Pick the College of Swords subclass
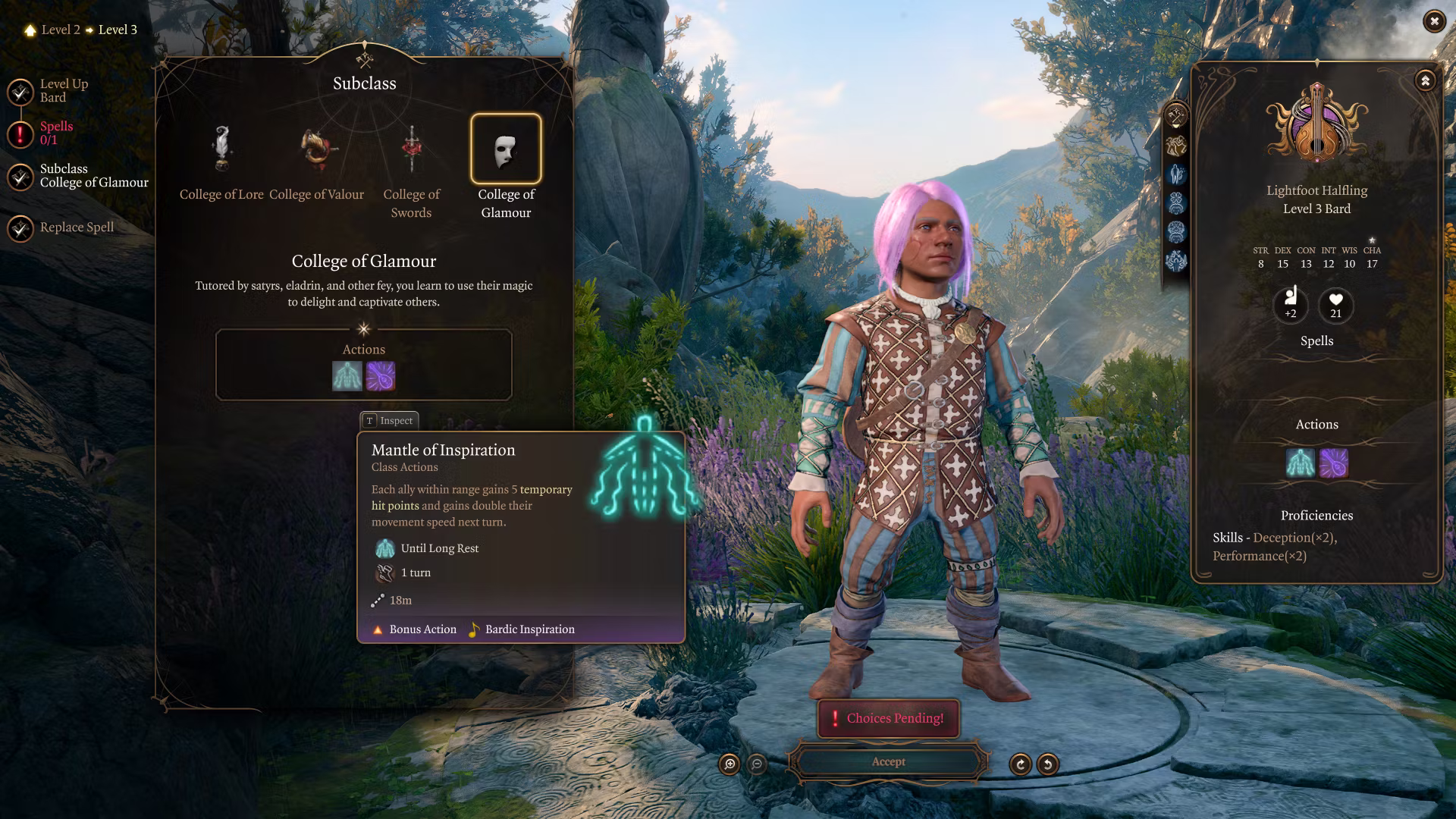This screenshot has height=819, width=1456. pyautogui.click(x=411, y=149)
